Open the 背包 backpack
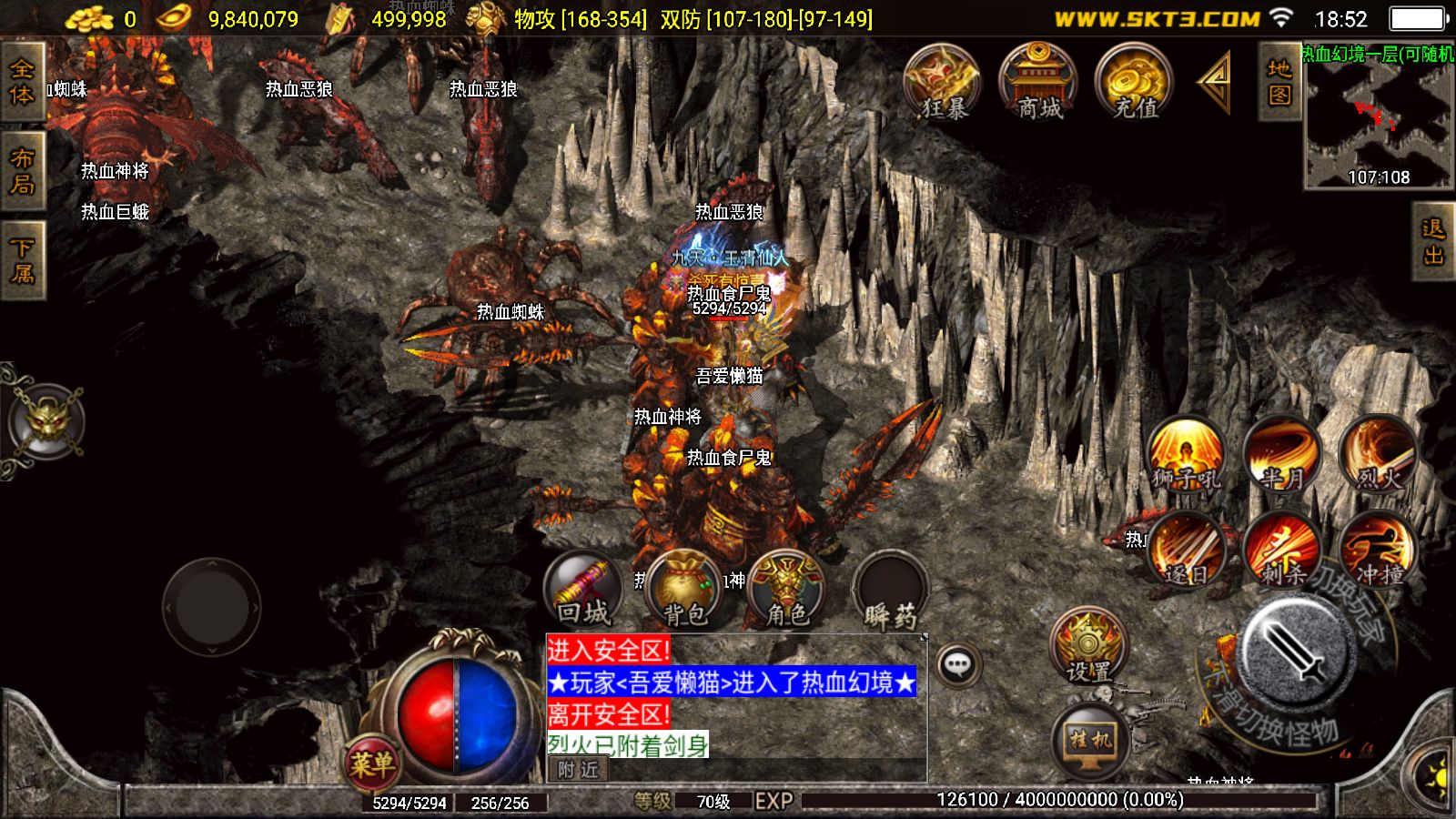The image size is (1456, 819). [x=684, y=590]
